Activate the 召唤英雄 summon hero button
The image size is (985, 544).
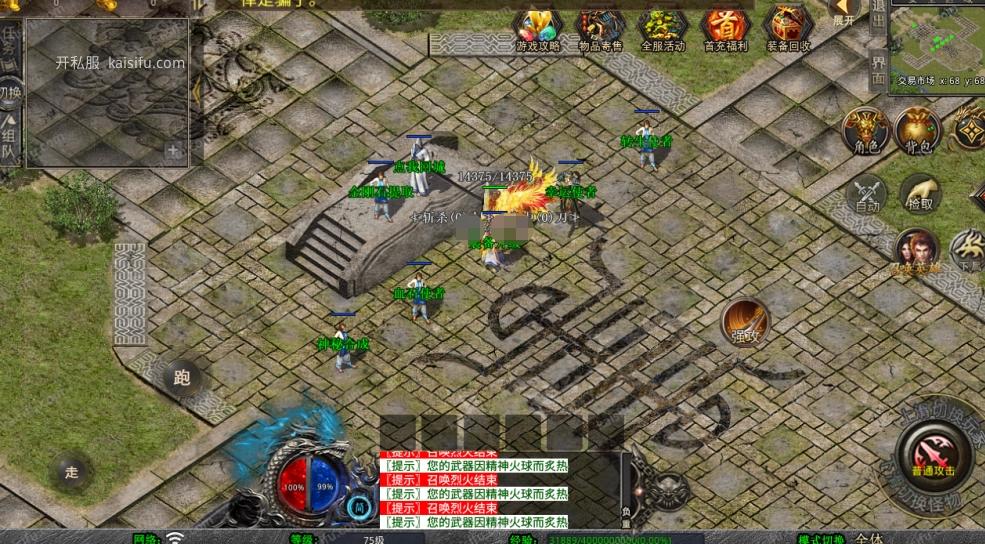[x=917, y=250]
